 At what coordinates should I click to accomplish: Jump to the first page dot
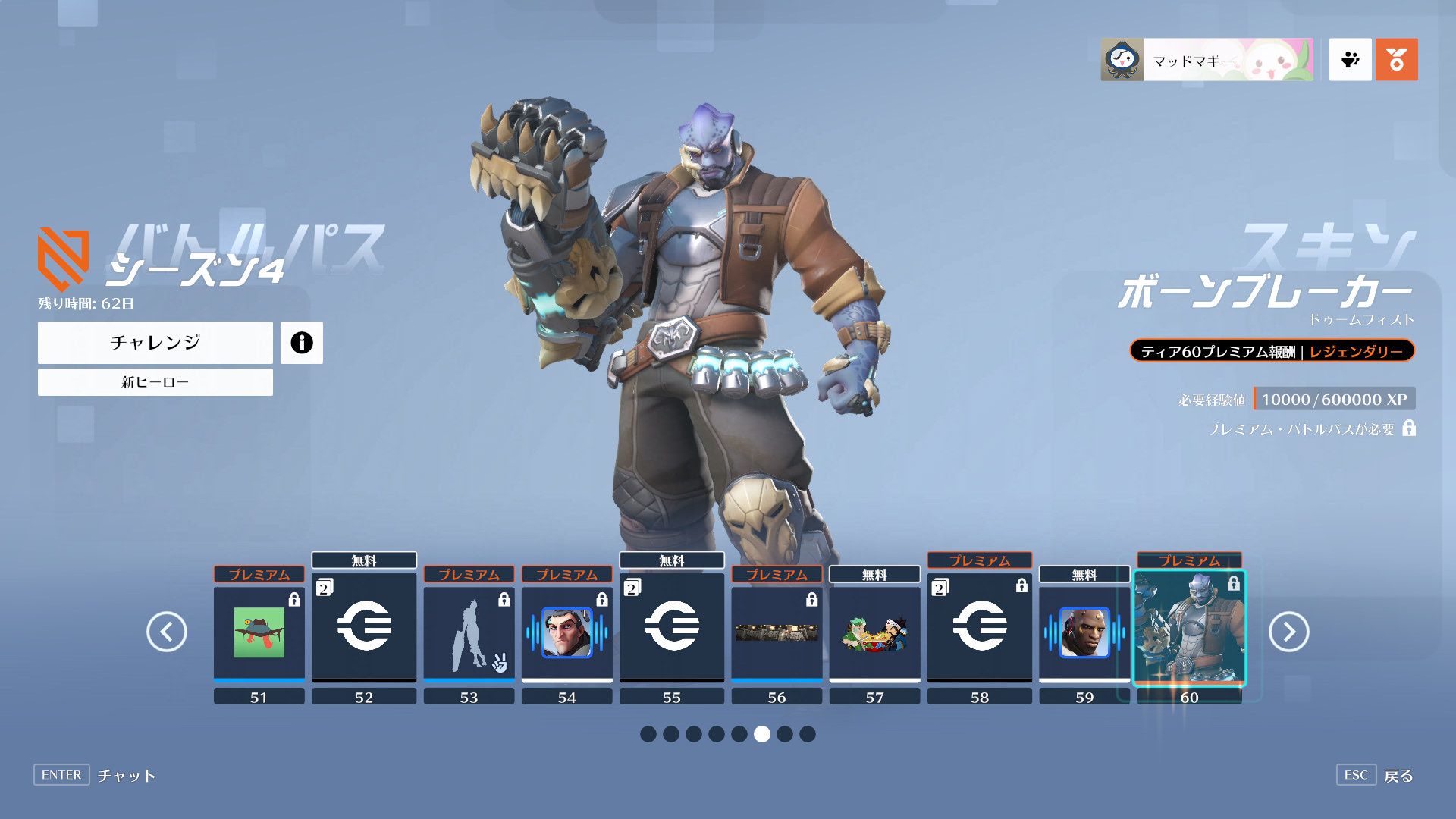tap(648, 734)
